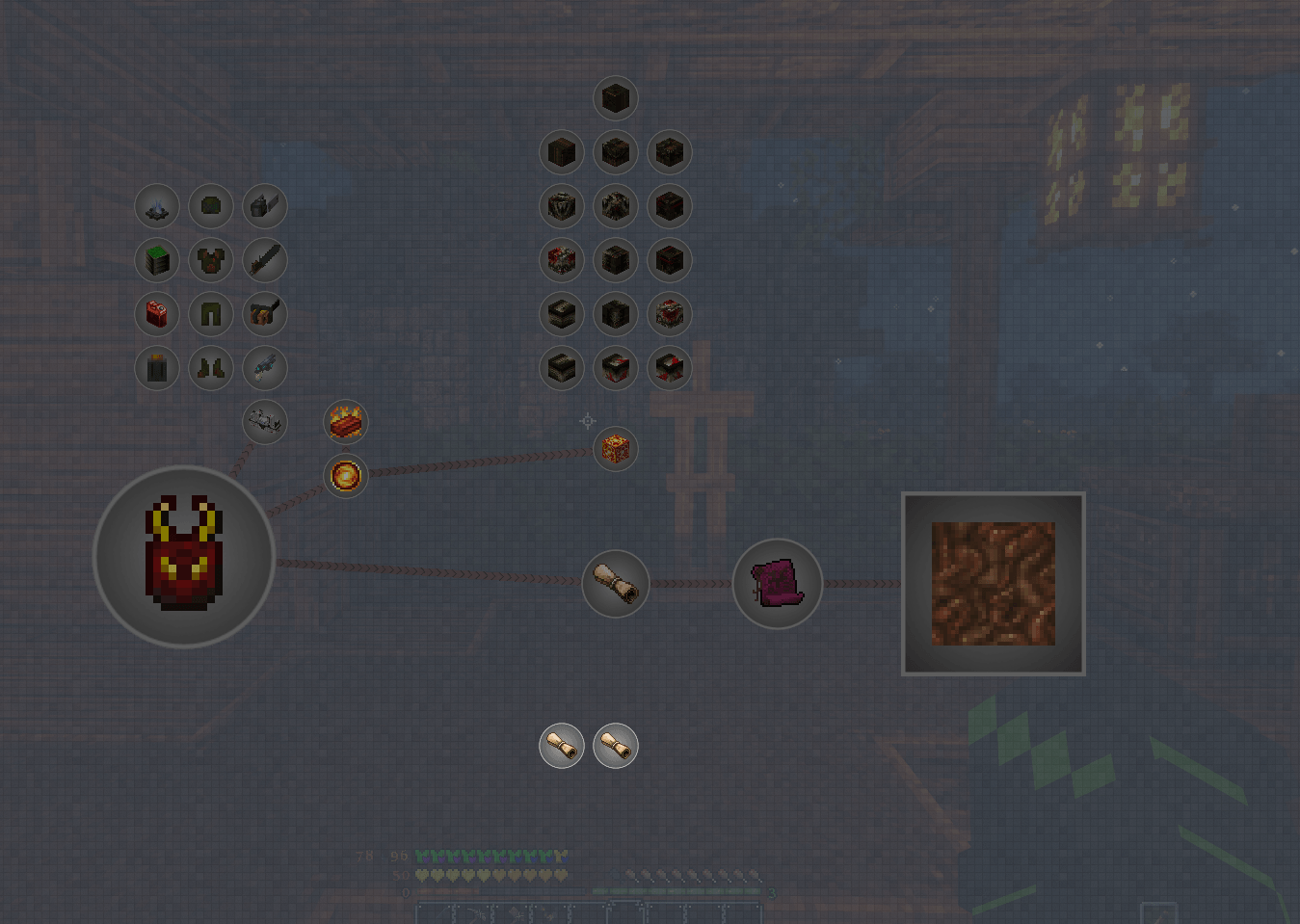
Task: Click the minecart contraption advancement icon
Action: click(x=265, y=422)
